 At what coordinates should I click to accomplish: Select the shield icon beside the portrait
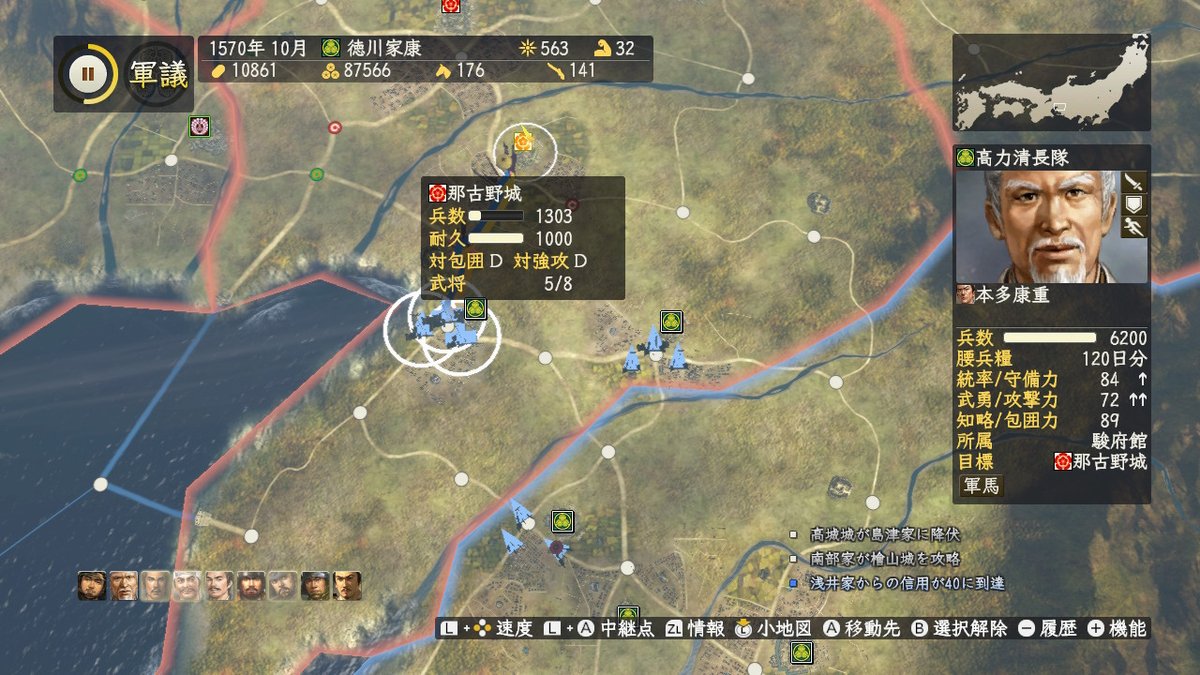click(1133, 205)
